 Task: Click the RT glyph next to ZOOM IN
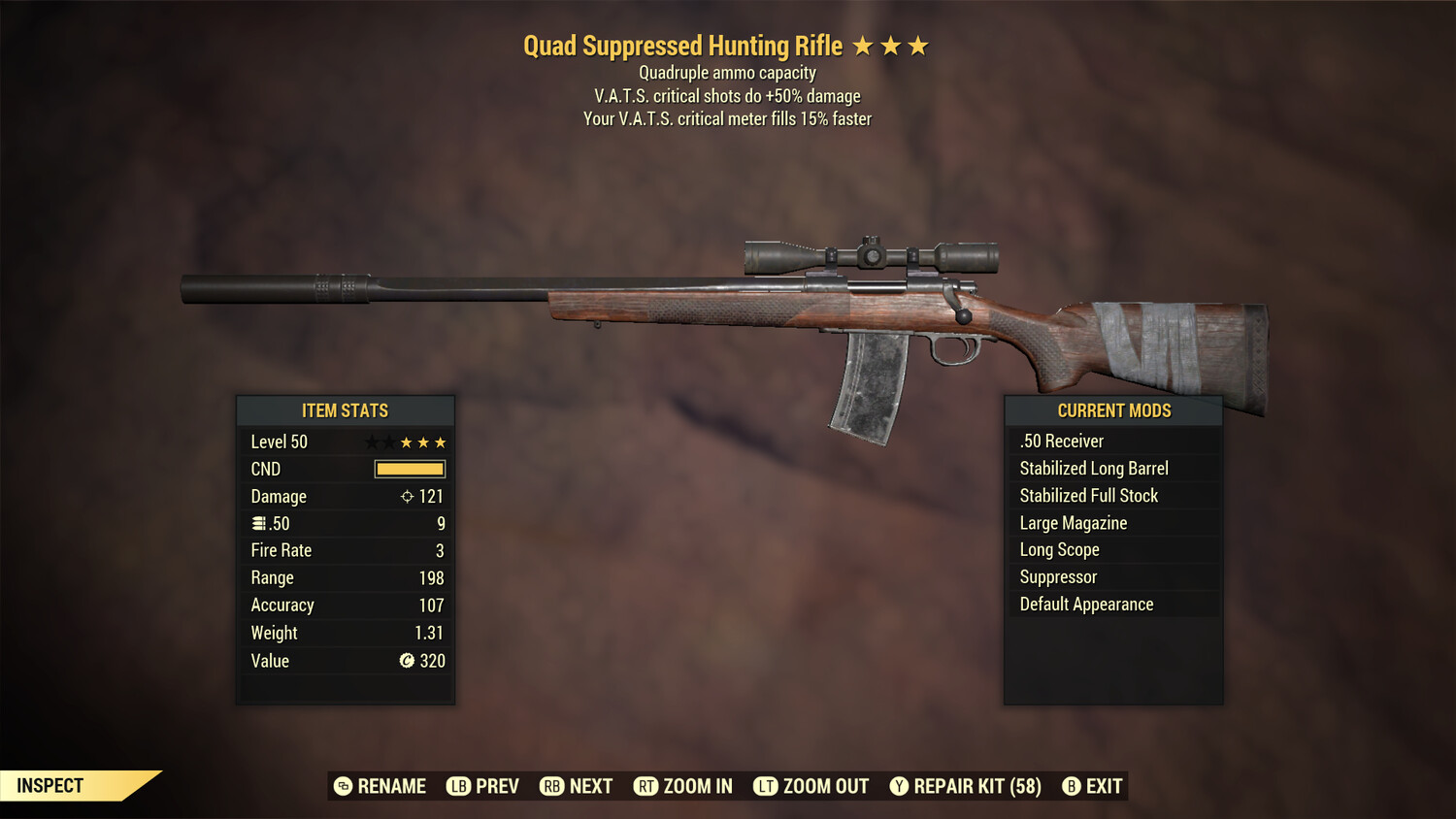(645, 786)
